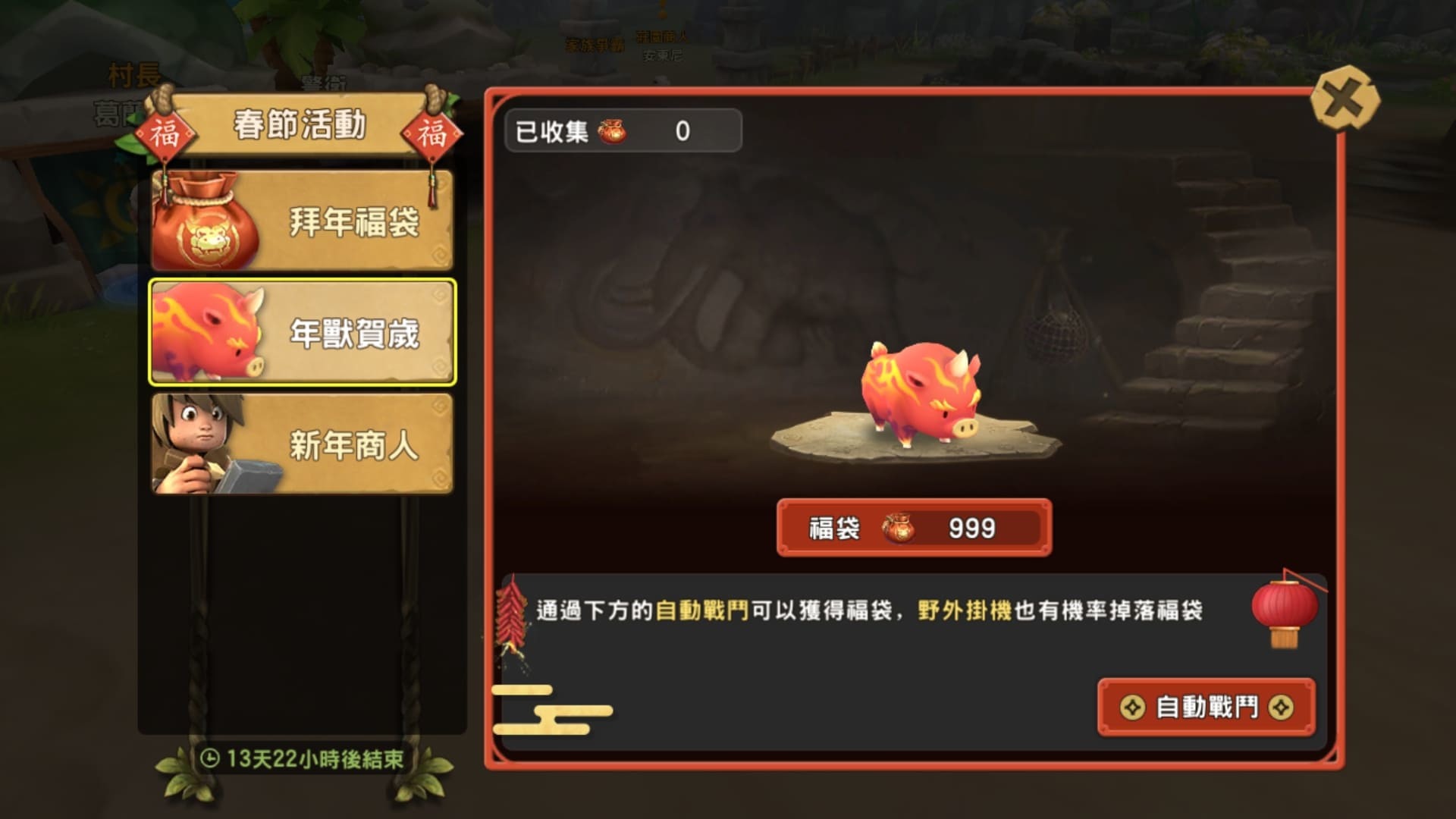
Task: Click the 福袋 999 counter bar
Action: pos(912,529)
